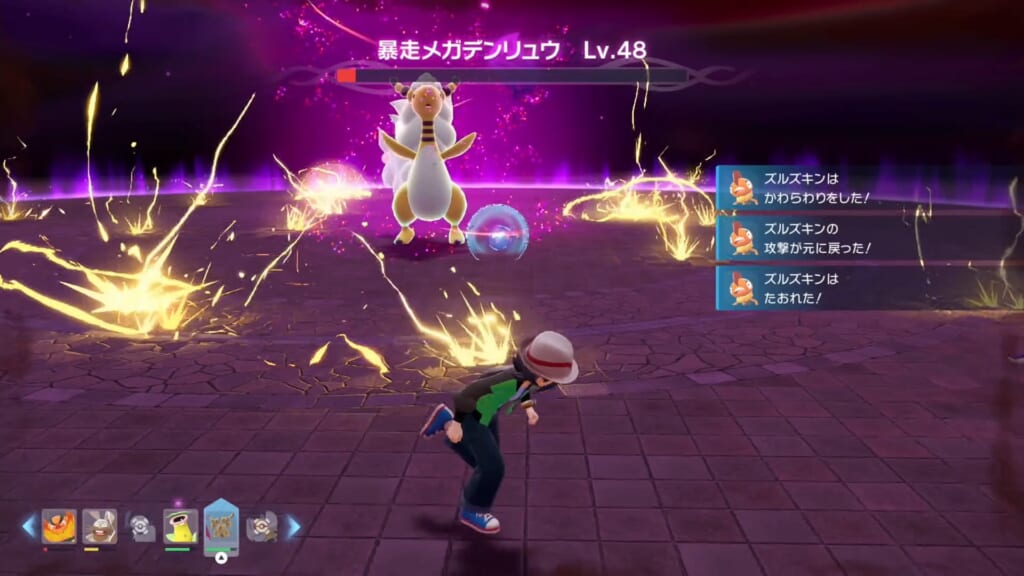The height and width of the screenshot is (576, 1024).
Task: Select the highlighted brown Pokémon party slot
Action: pyautogui.click(x=221, y=524)
